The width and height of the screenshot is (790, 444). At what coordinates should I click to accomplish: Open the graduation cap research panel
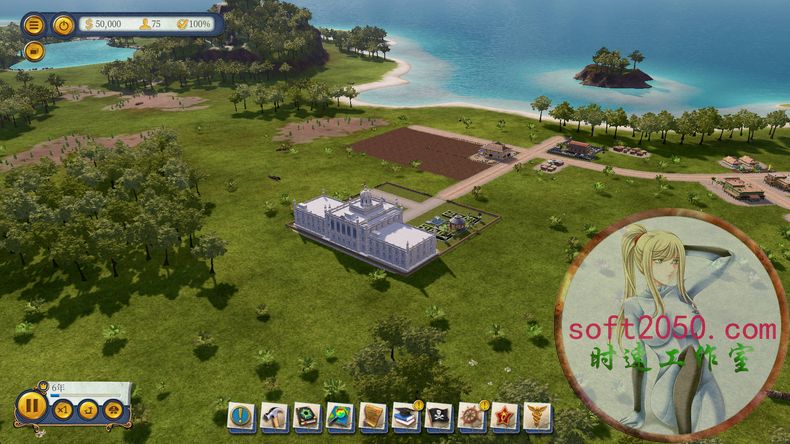406,416
